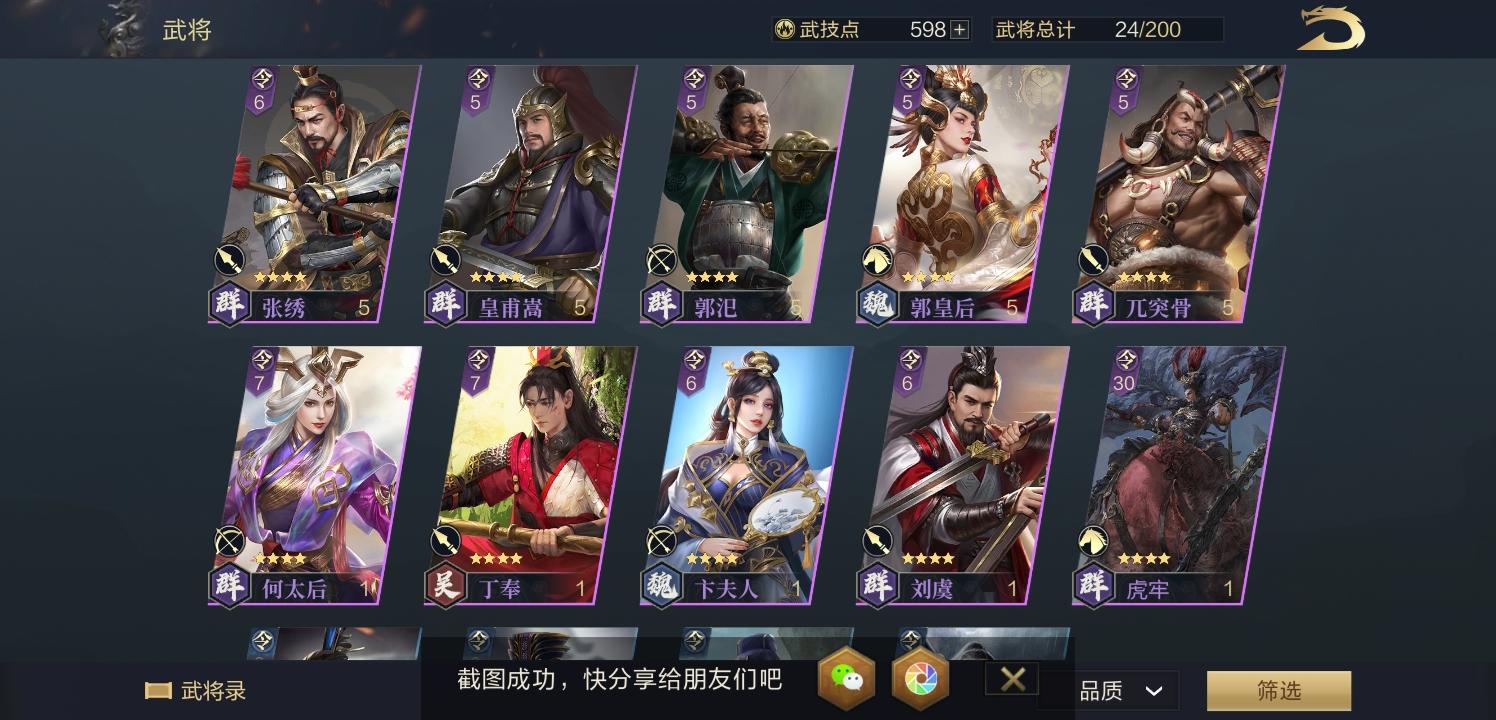Image resolution: width=1496 pixels, height=720 pixels.
Task: Click the horse-type icon on 虎牢's card
Action: point(1093,541)
